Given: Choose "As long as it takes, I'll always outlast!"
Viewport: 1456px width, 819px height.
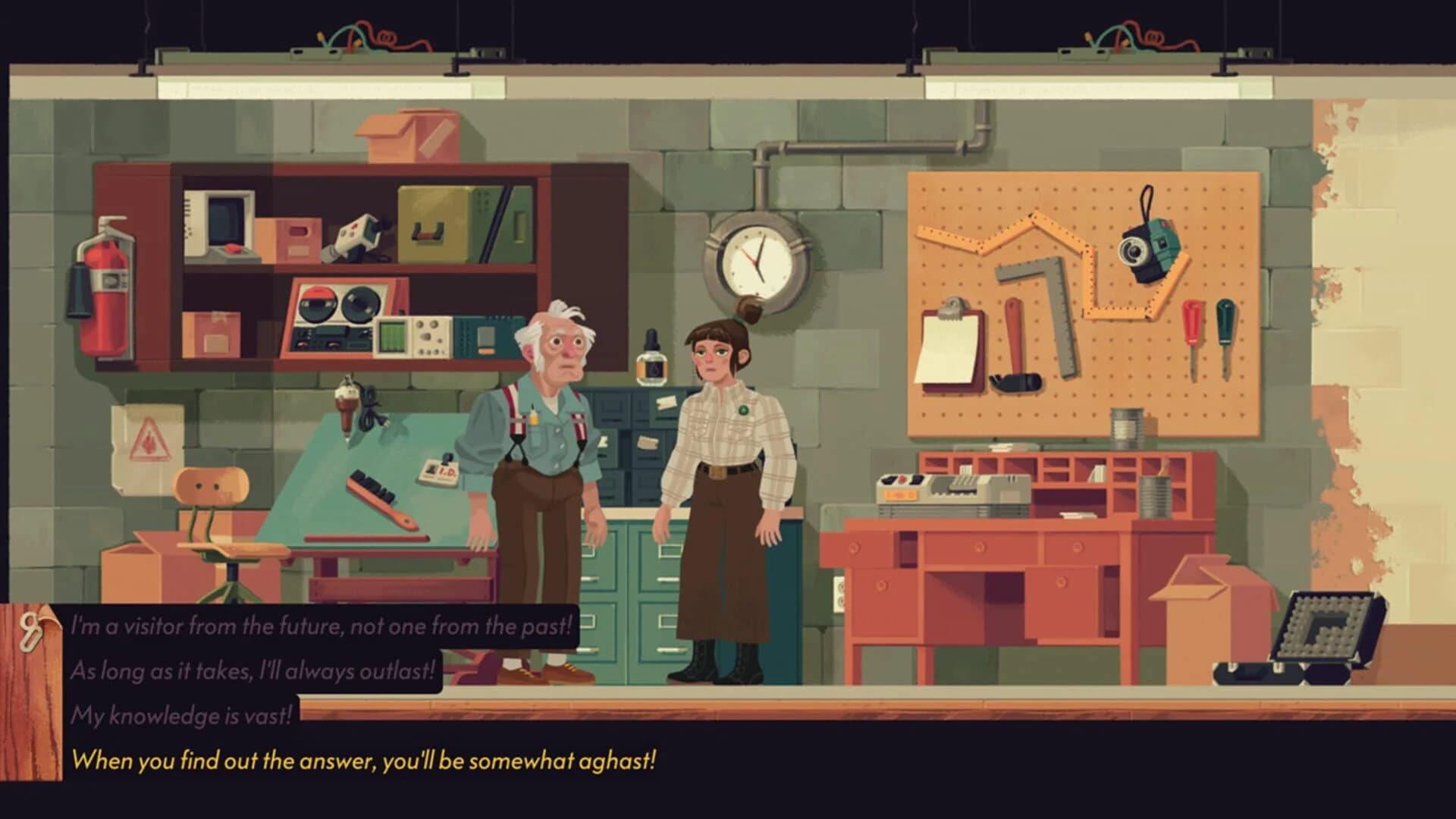Looking at the screenshot, I should 253,670.
